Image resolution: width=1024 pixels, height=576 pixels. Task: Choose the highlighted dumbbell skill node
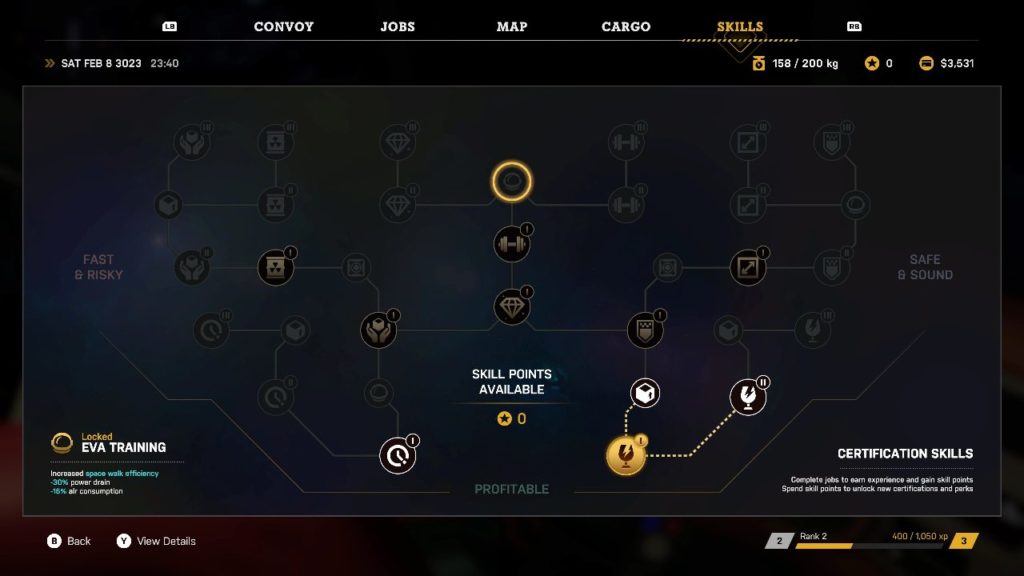click(x=512, y=243)
